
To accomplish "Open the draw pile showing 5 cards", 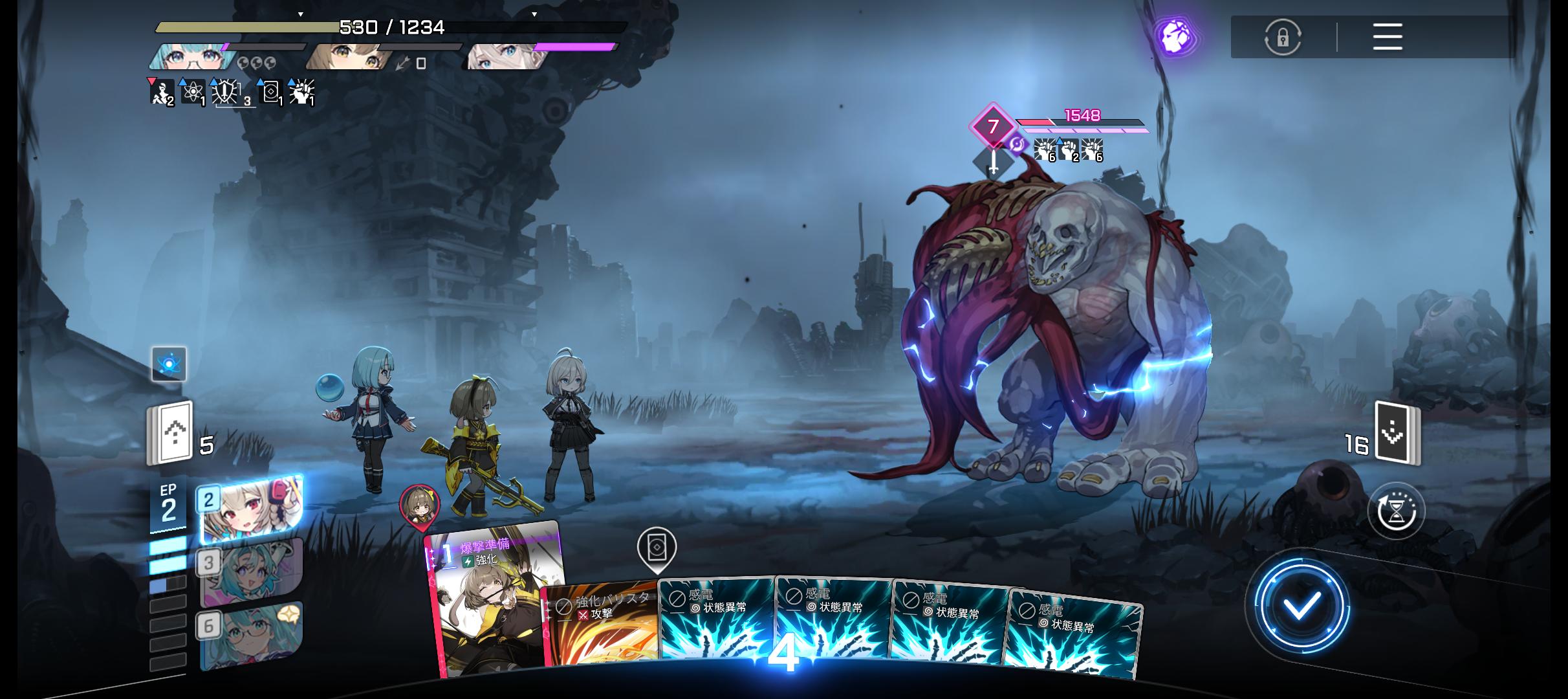I will point(171,433).
